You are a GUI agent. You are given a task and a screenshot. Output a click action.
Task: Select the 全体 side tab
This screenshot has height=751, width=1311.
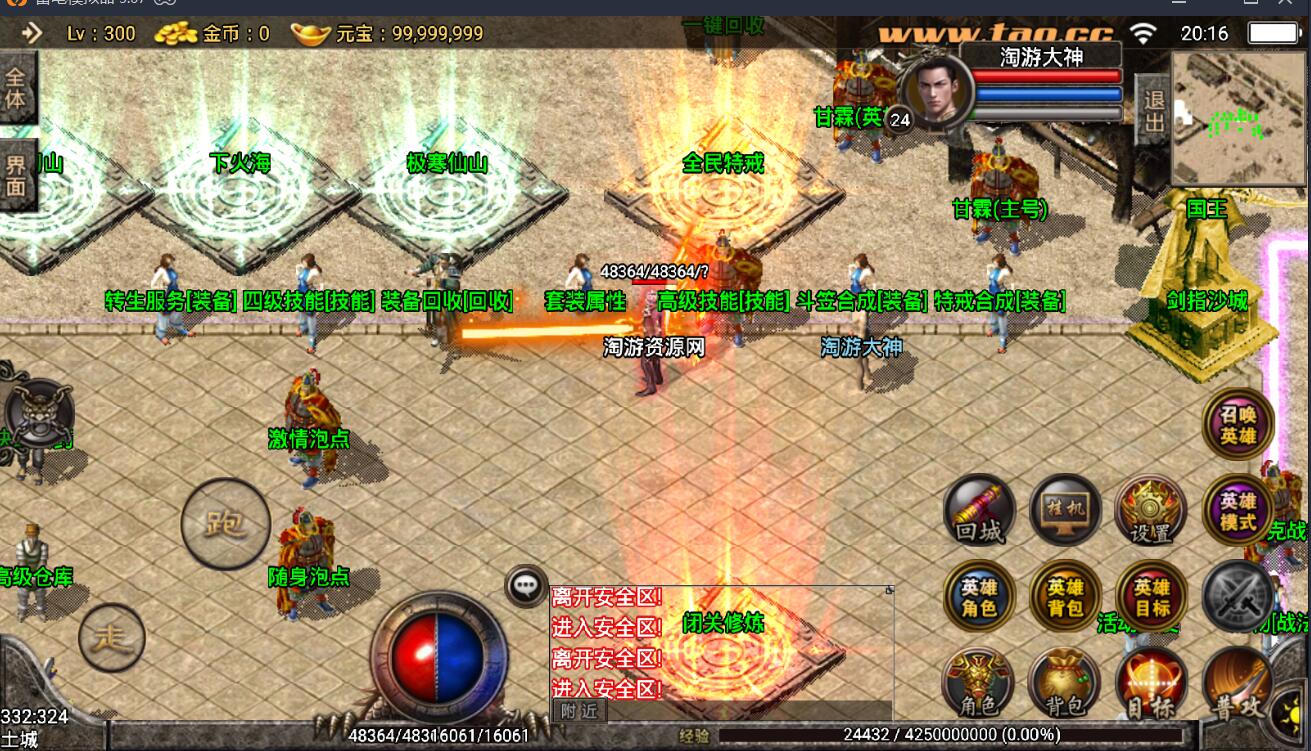16,88
